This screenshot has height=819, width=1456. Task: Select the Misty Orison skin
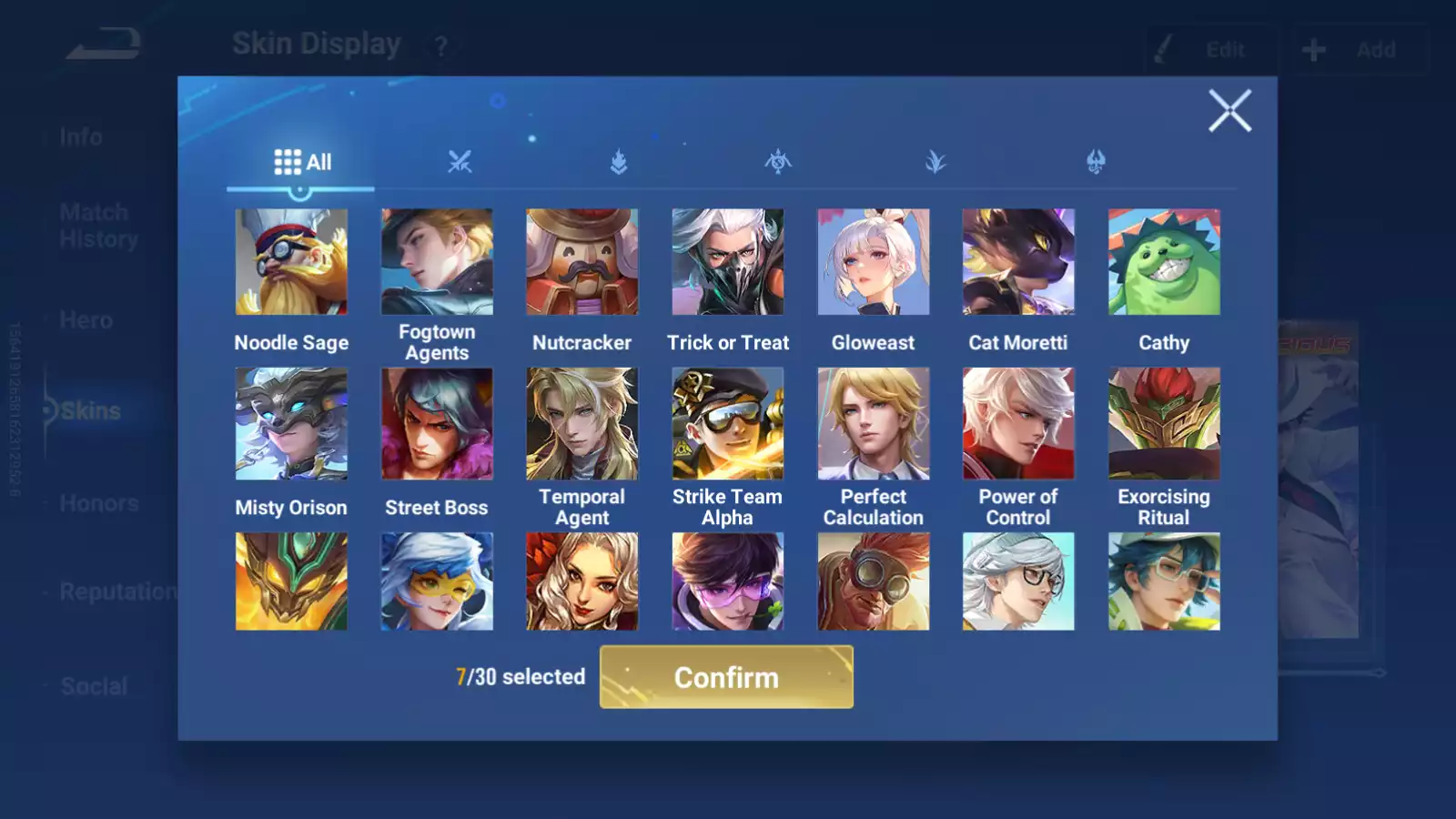point(291,423)
